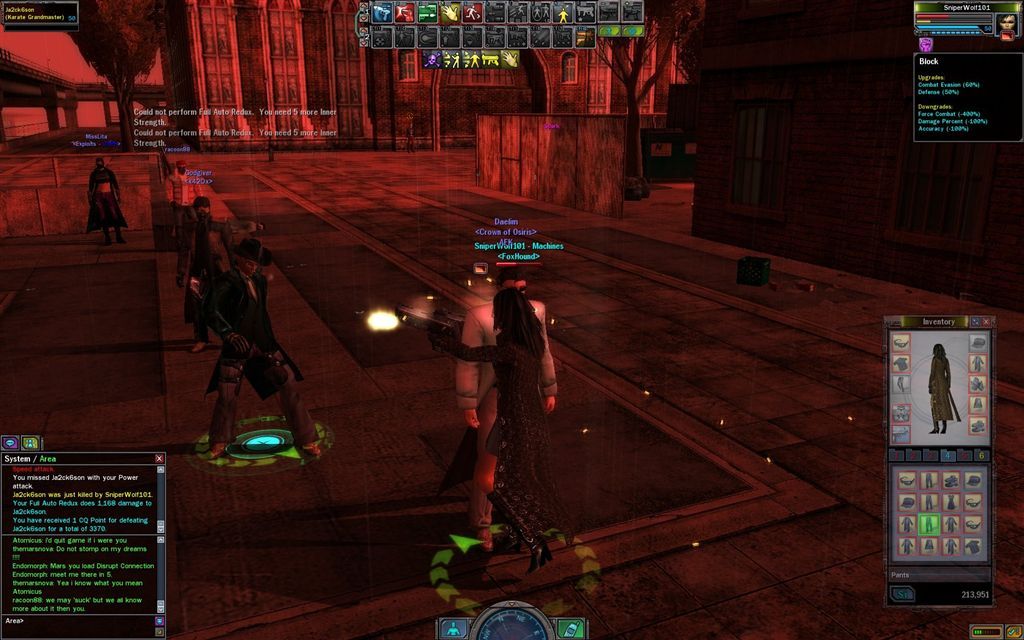Screen dimensions: 1024x640
Task: Trigger the red running figure ability
Action: (472, 13)
